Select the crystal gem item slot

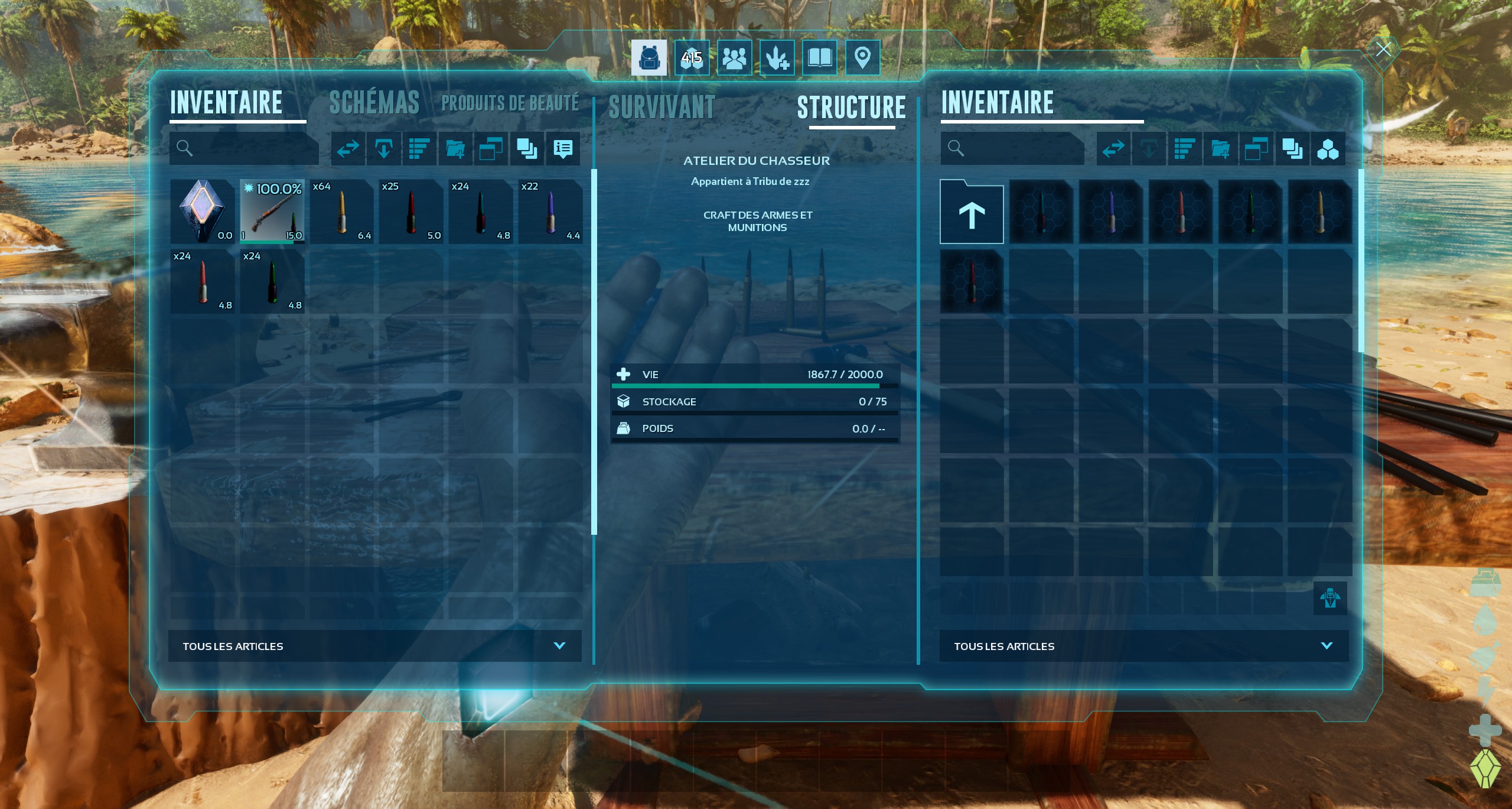pos(203,212)
